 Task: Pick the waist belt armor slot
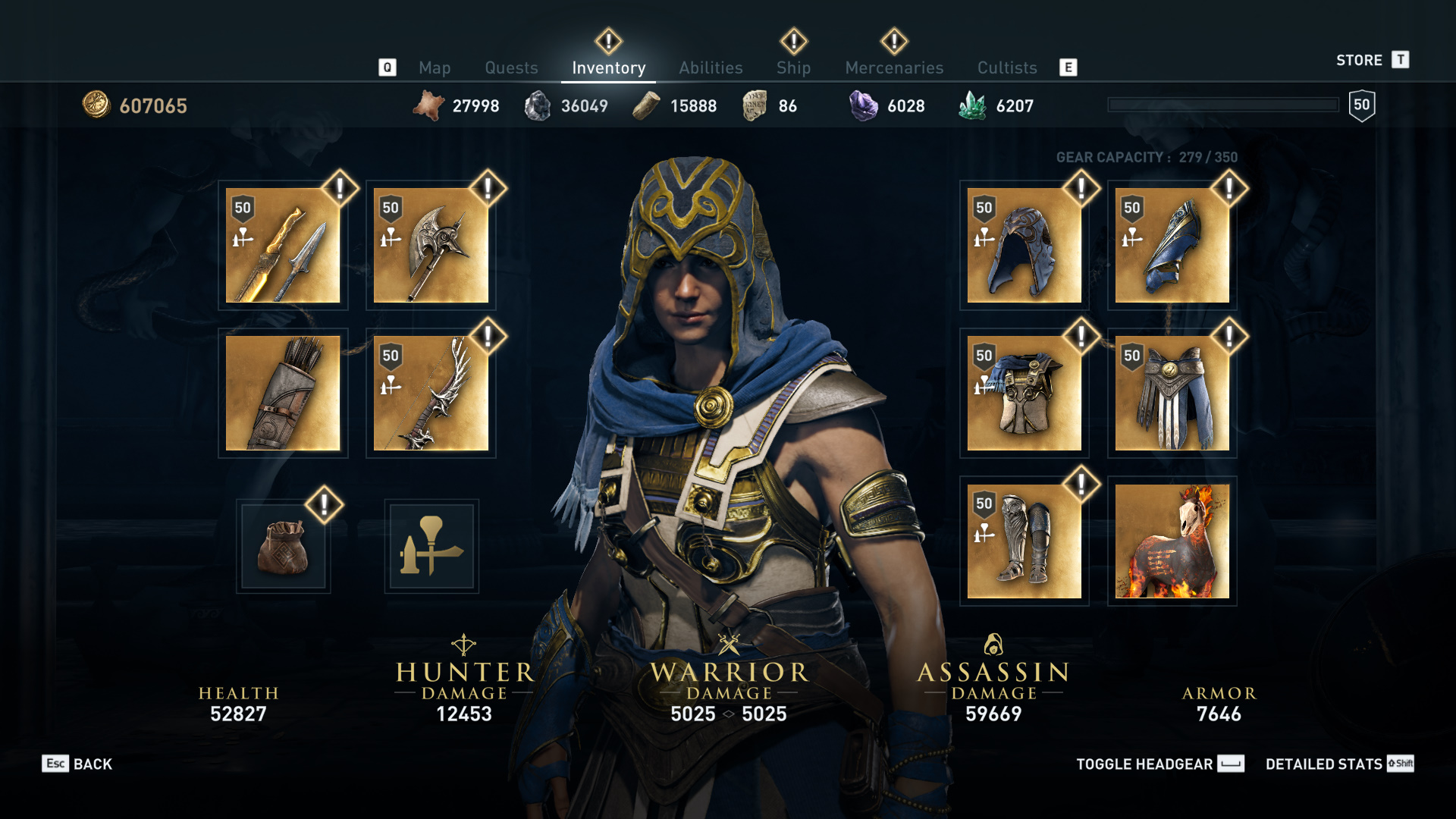click(x=1172, y=394)
